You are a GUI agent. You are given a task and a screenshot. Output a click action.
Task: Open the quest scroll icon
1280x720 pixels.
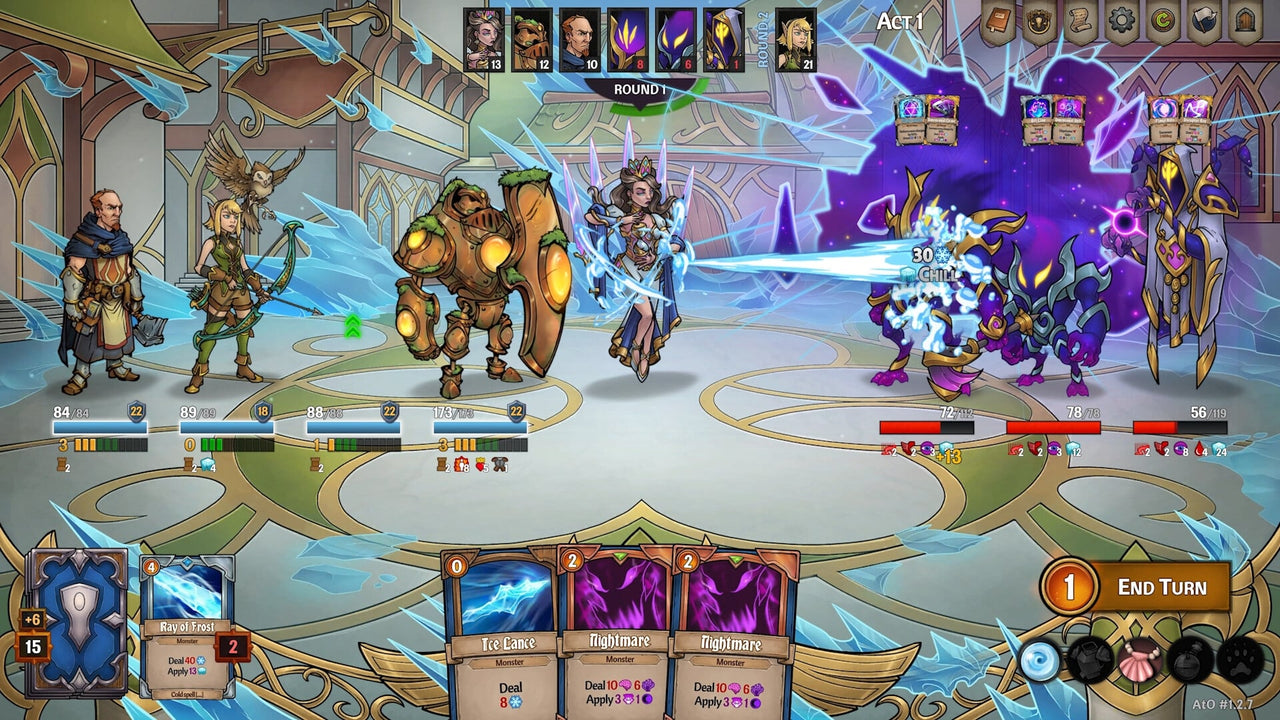point(1079,22)
